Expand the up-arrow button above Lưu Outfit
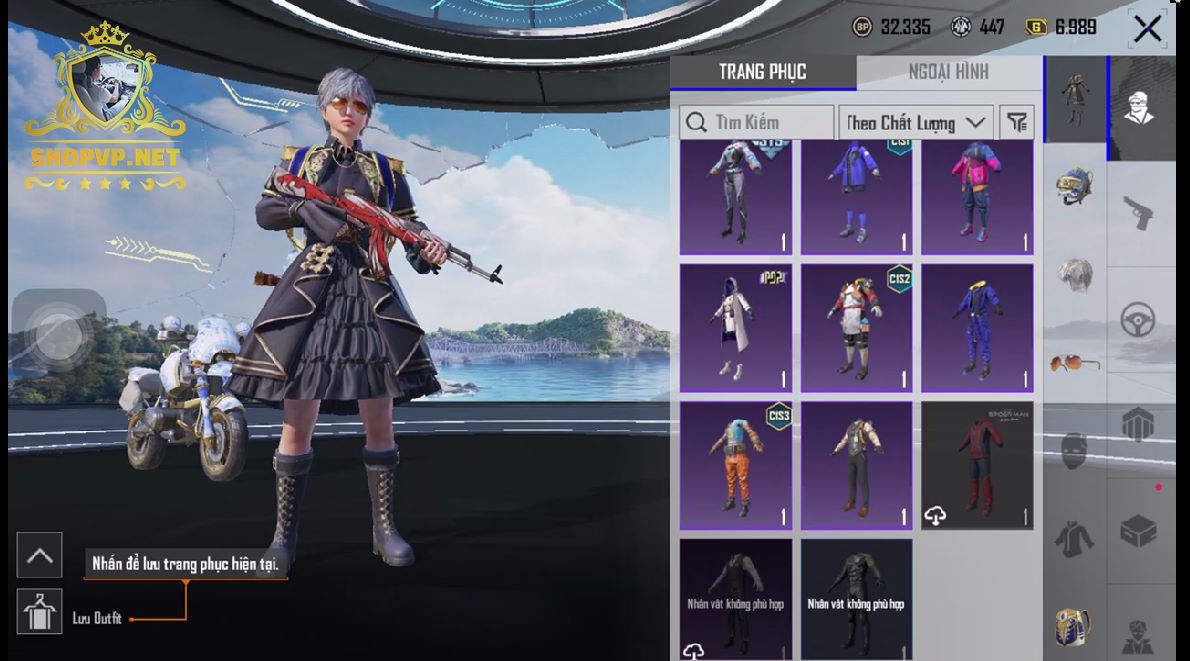 40,556
